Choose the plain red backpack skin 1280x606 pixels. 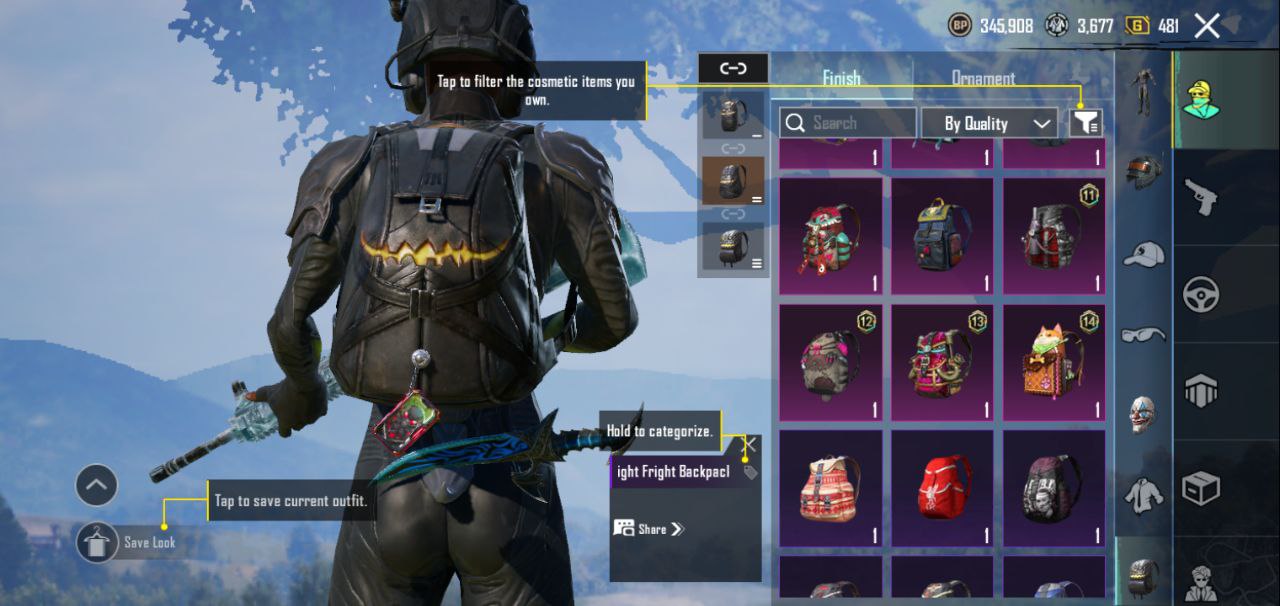click(x=942, y=489)
